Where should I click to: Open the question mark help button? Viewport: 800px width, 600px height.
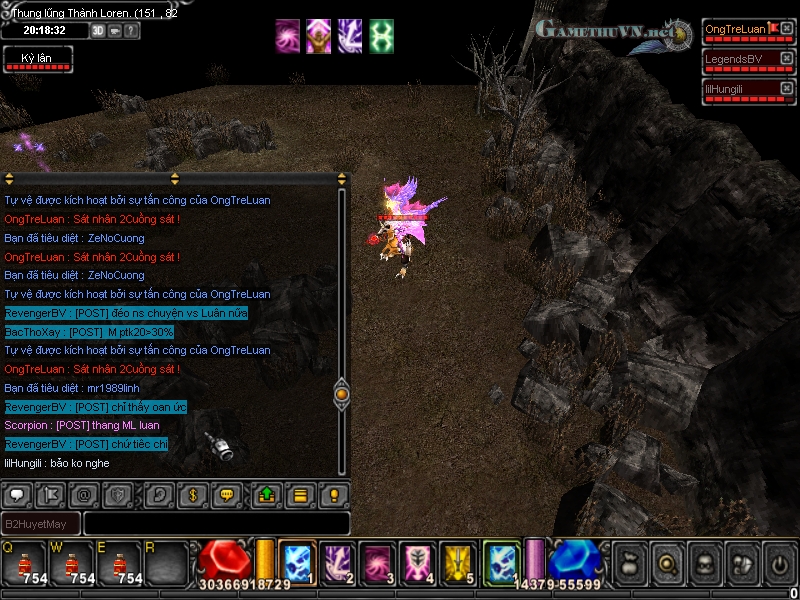point(131,31)
